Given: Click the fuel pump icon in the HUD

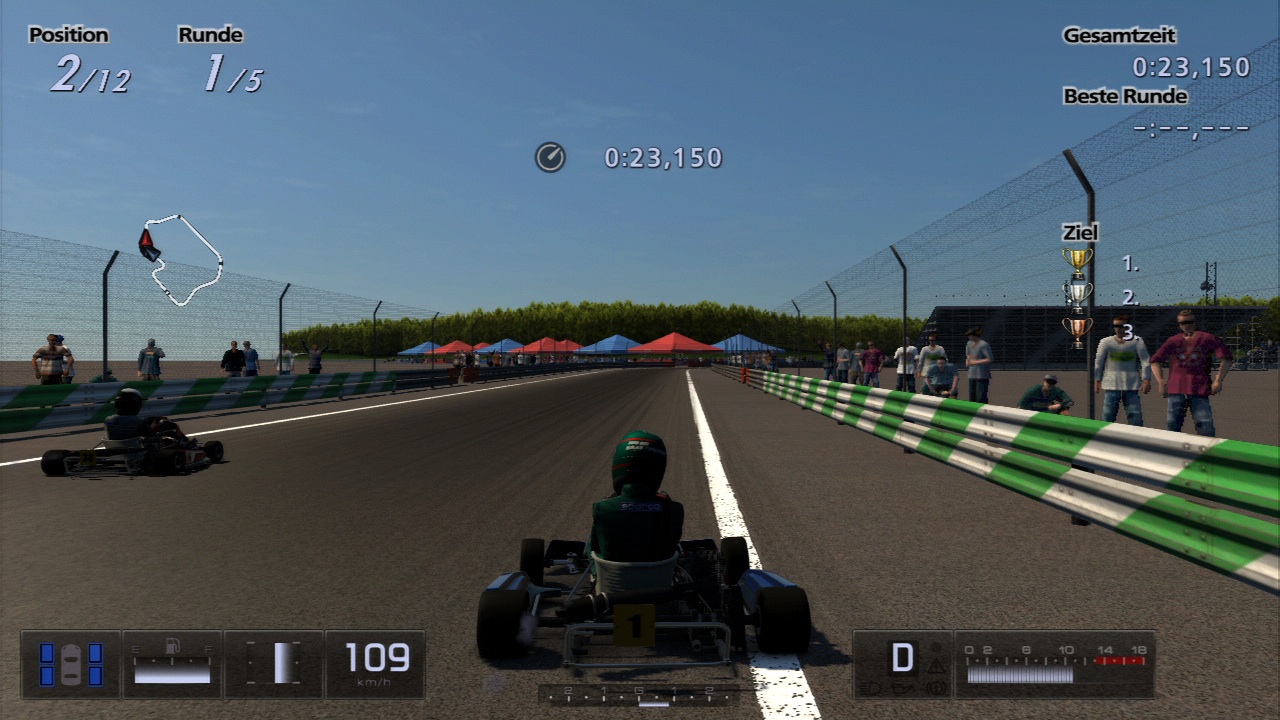Looking at the screenshot, I should [x=172, y=646].
